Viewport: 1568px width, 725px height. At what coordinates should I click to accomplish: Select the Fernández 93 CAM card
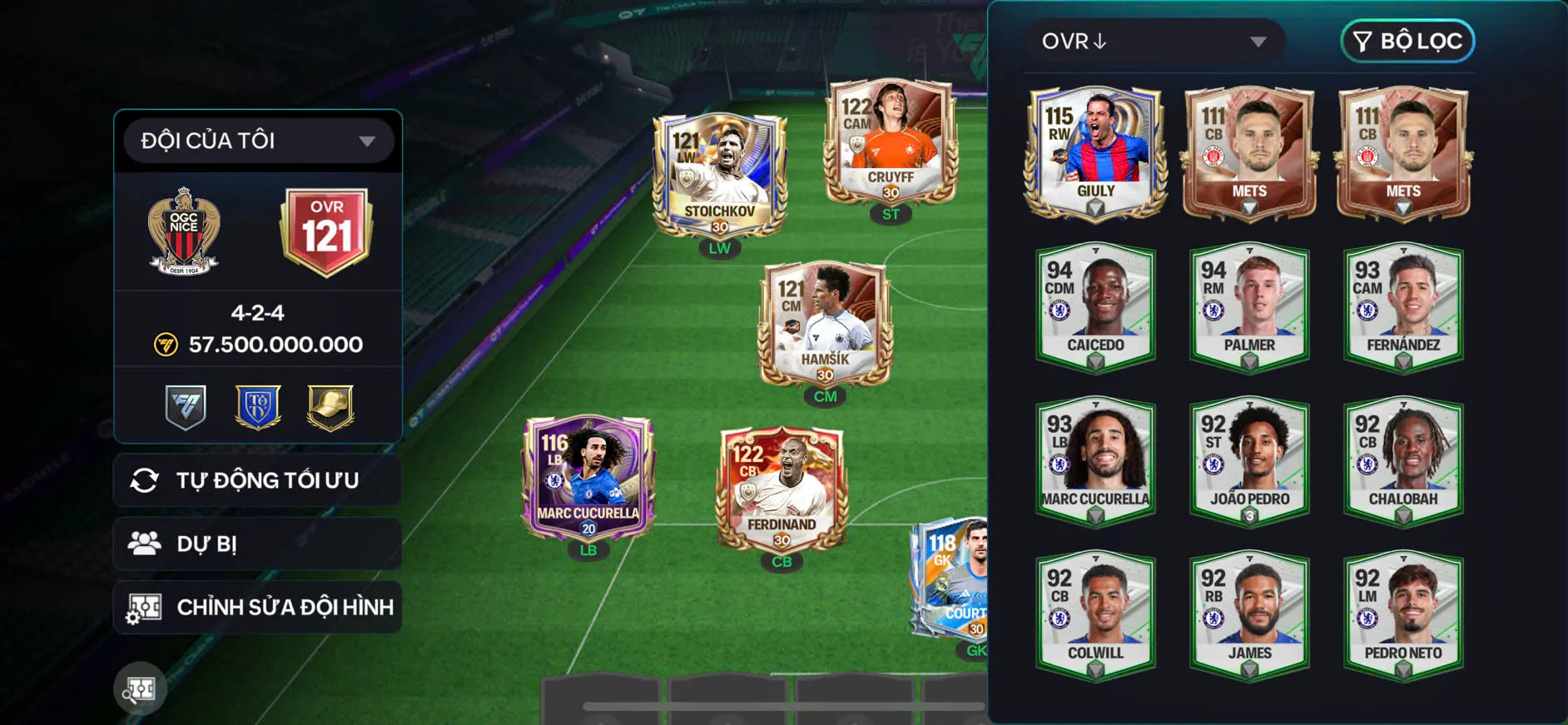pyautogui.click(x=1403, y=306)
